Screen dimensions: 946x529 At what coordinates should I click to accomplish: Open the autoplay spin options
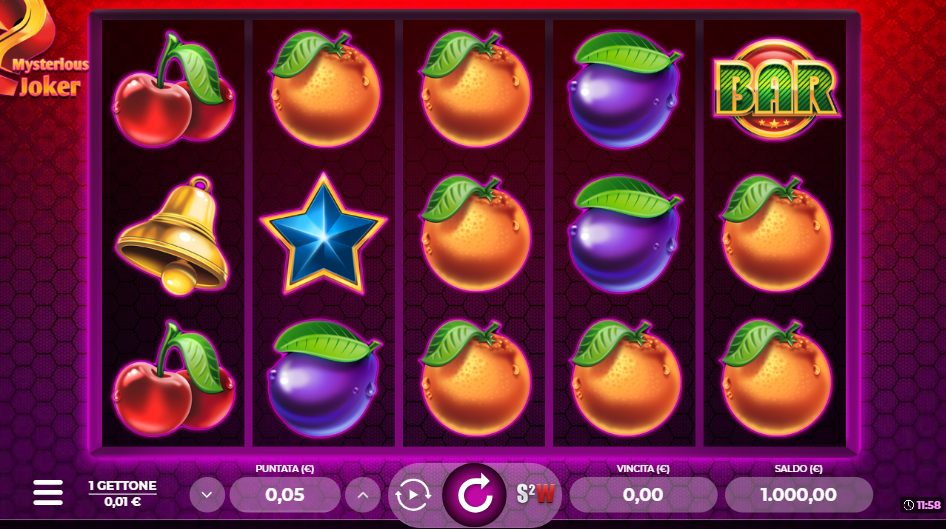[411, 494]
